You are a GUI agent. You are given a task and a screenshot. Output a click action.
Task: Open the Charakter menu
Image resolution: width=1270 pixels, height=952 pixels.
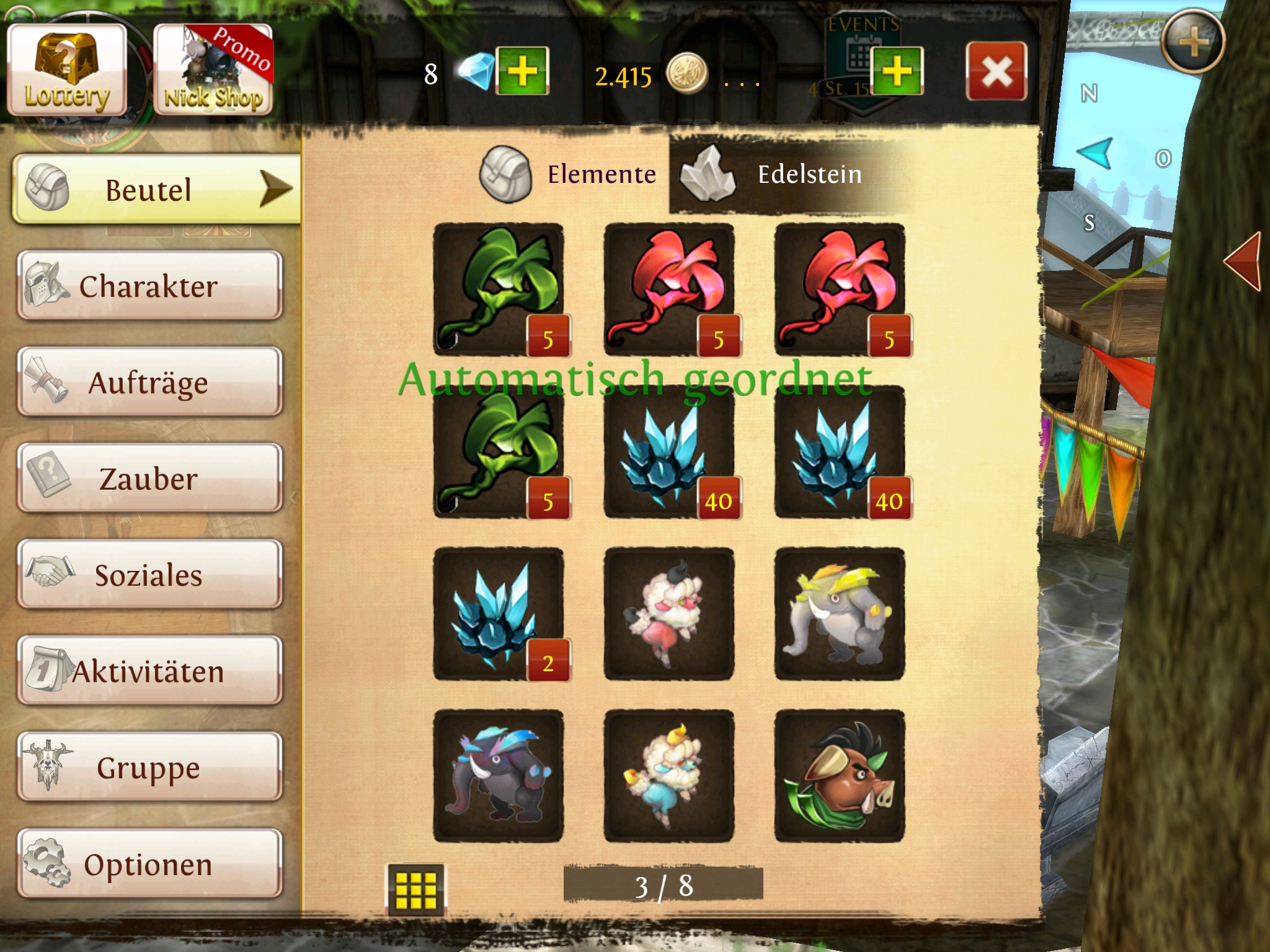[149, 286]
